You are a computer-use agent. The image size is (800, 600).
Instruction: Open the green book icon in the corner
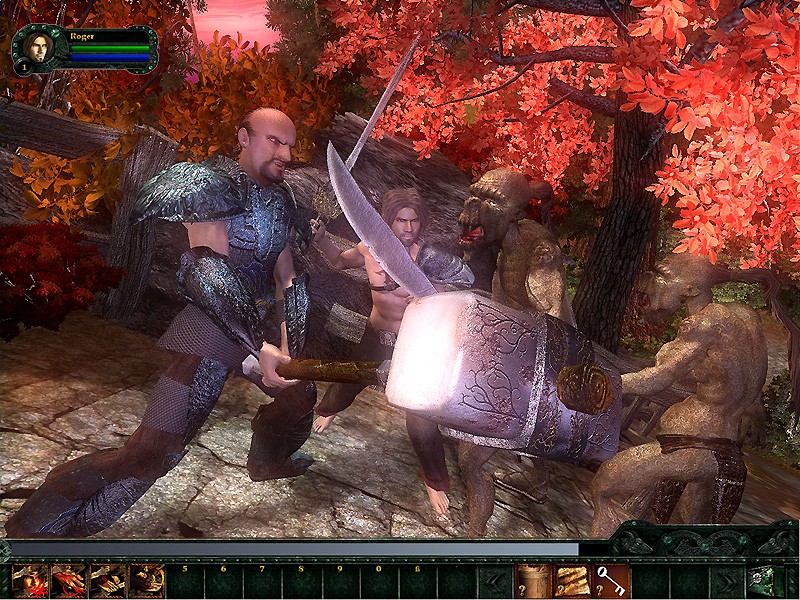(x=766, y=581)
